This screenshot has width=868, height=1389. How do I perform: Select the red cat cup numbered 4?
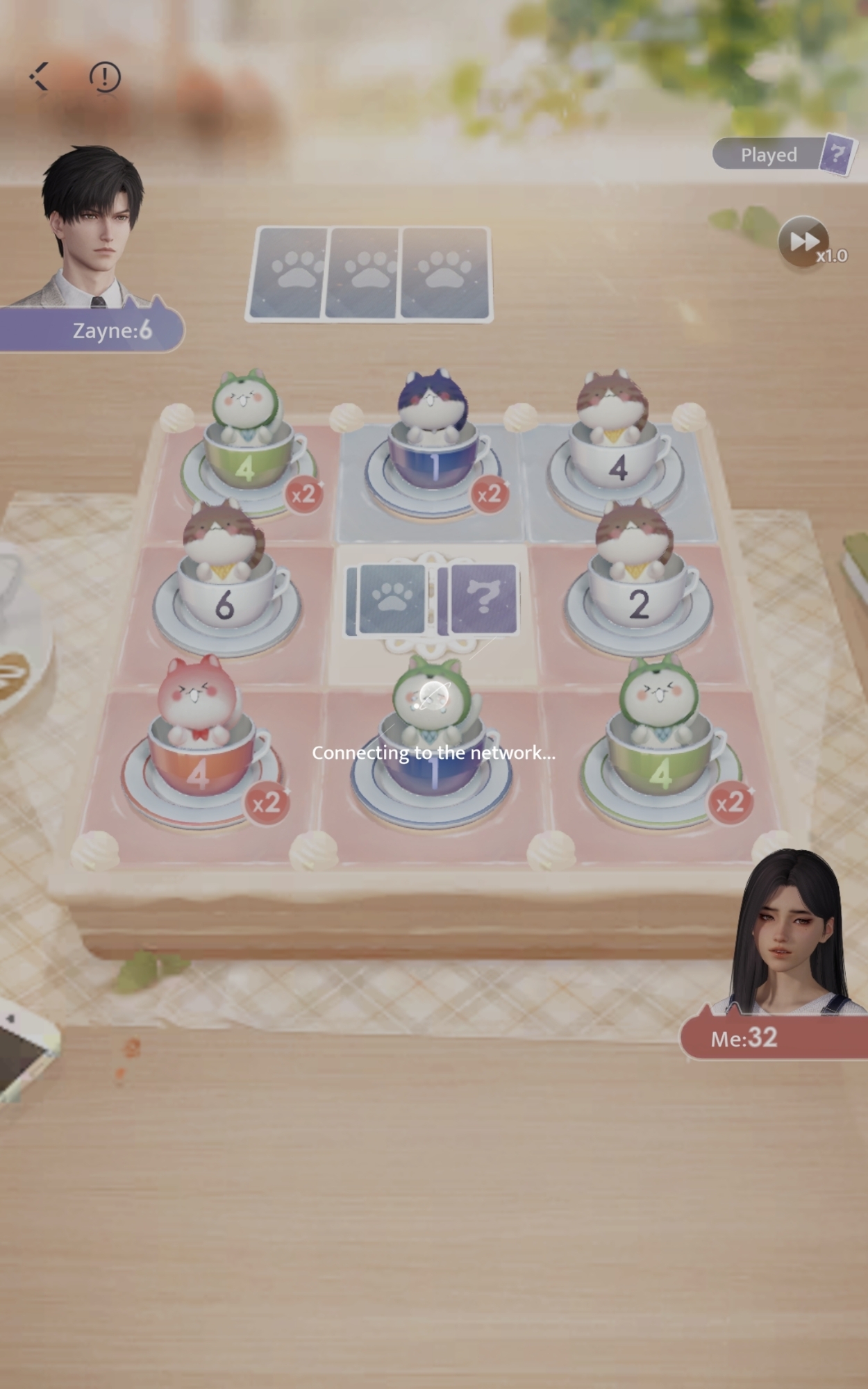(199, 757)
